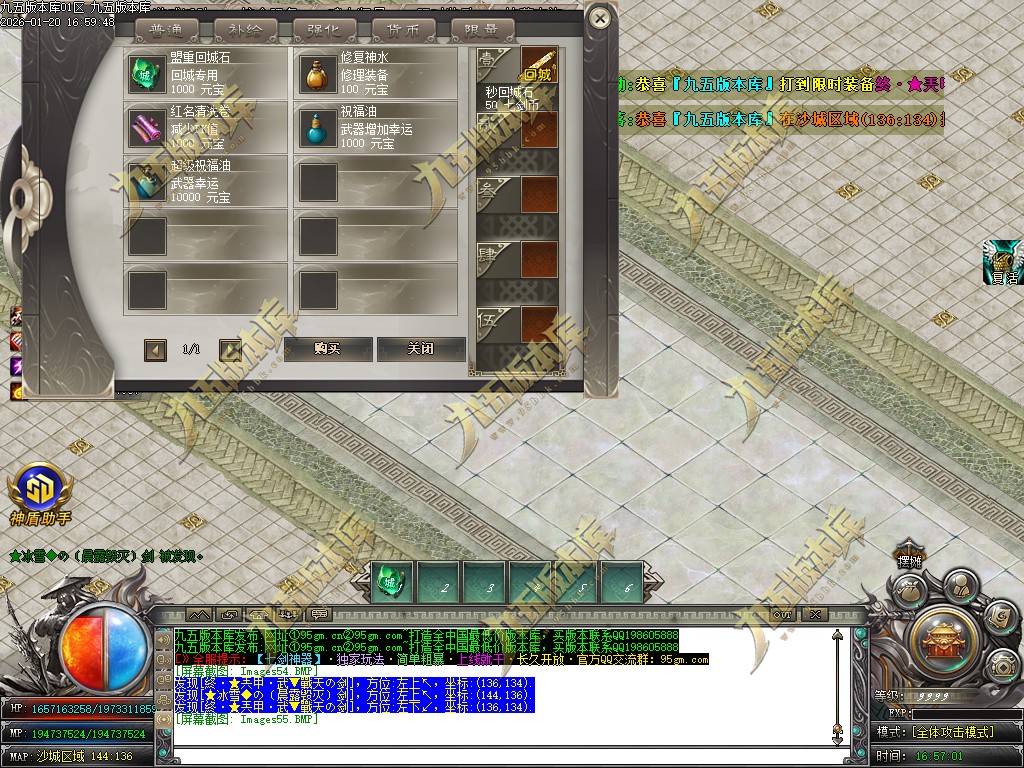The width and height of the screenshot is (1024, 768).
Task: Choose the 秒回城石 featured item slot
Action: (x=538, y=68)
